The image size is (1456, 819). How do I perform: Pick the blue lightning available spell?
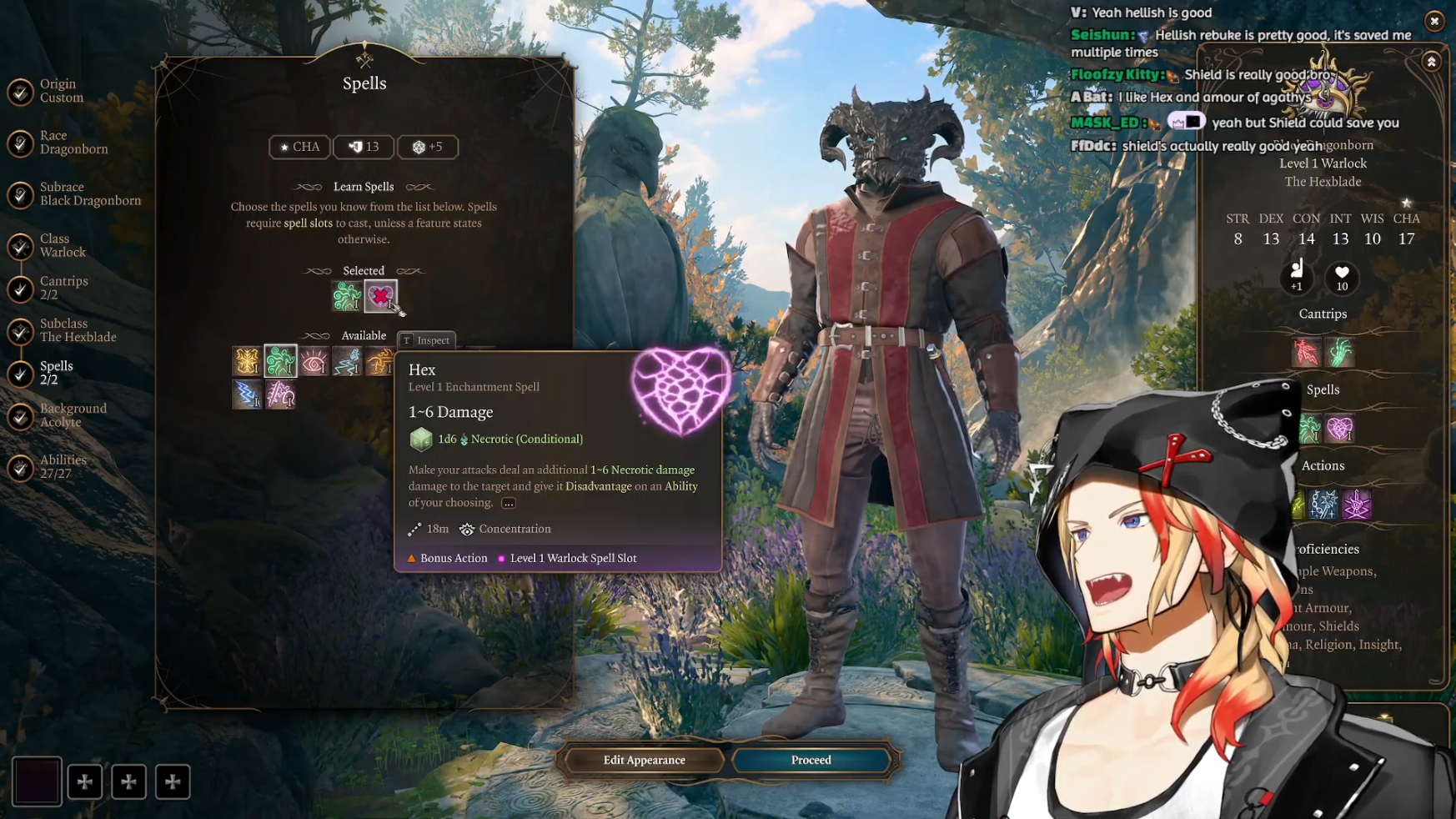pos(247,394)
